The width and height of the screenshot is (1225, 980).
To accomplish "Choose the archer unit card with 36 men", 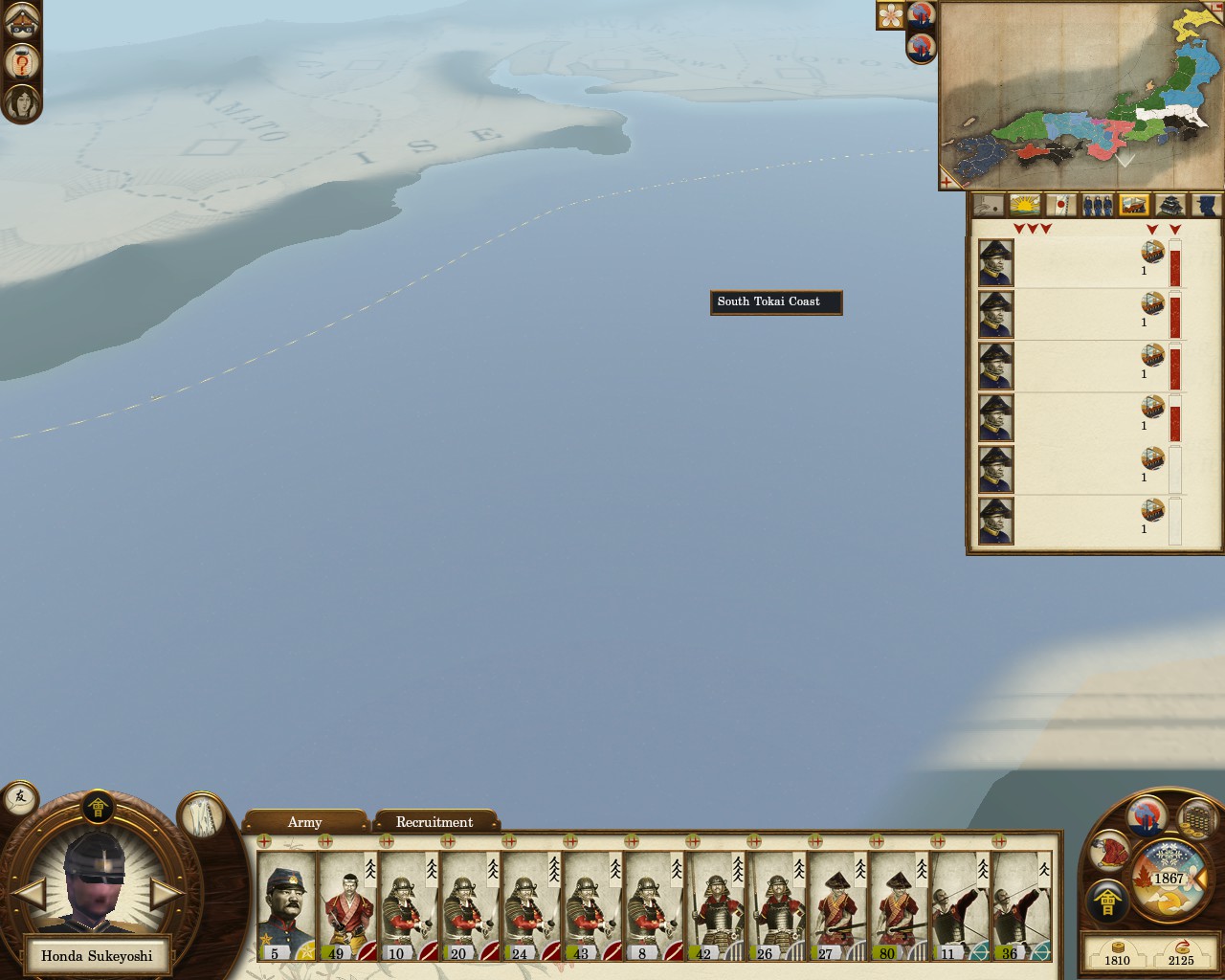I will [x=1020, y=905].
